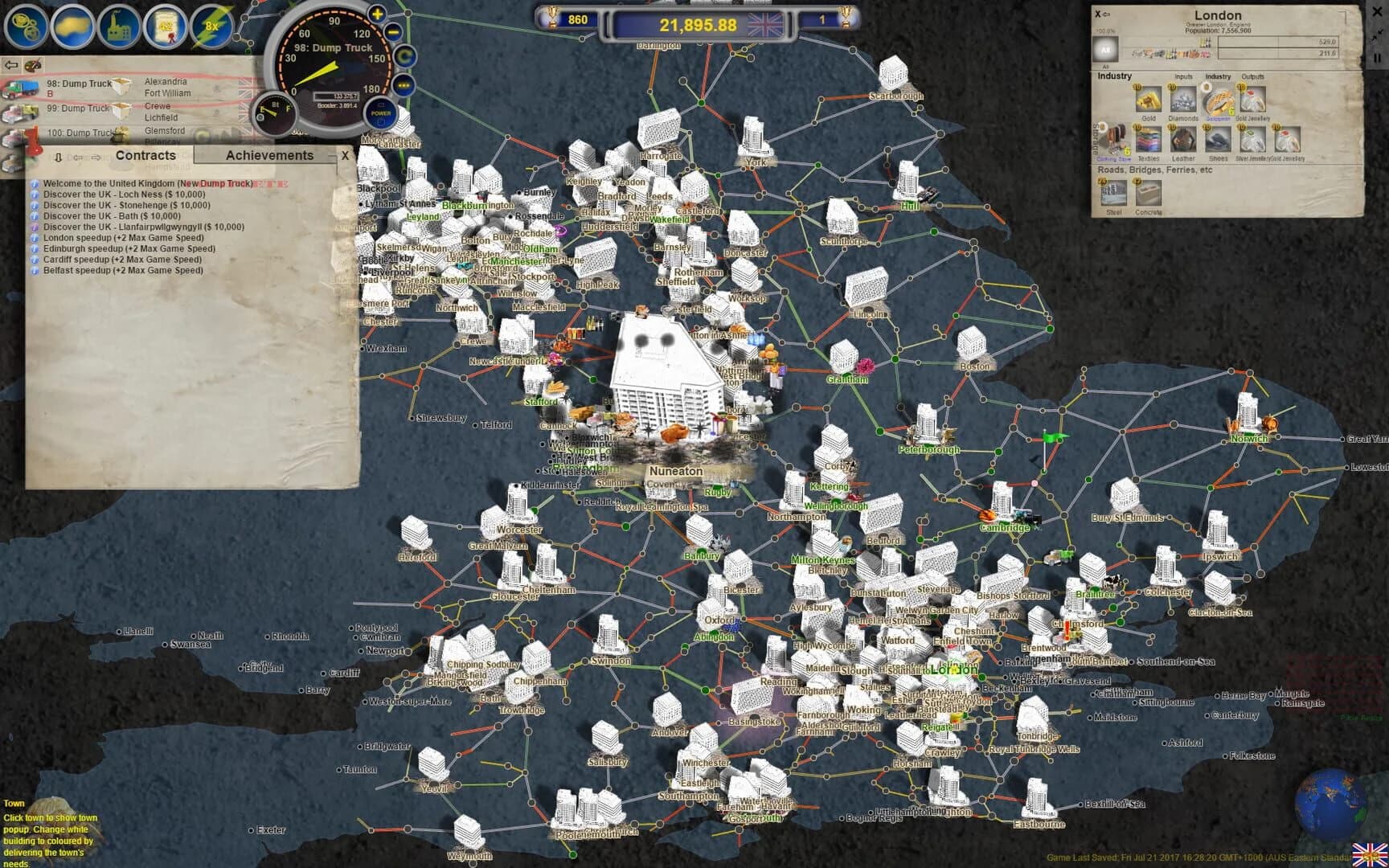Switch to the Achievements tab

coord(270,155)
